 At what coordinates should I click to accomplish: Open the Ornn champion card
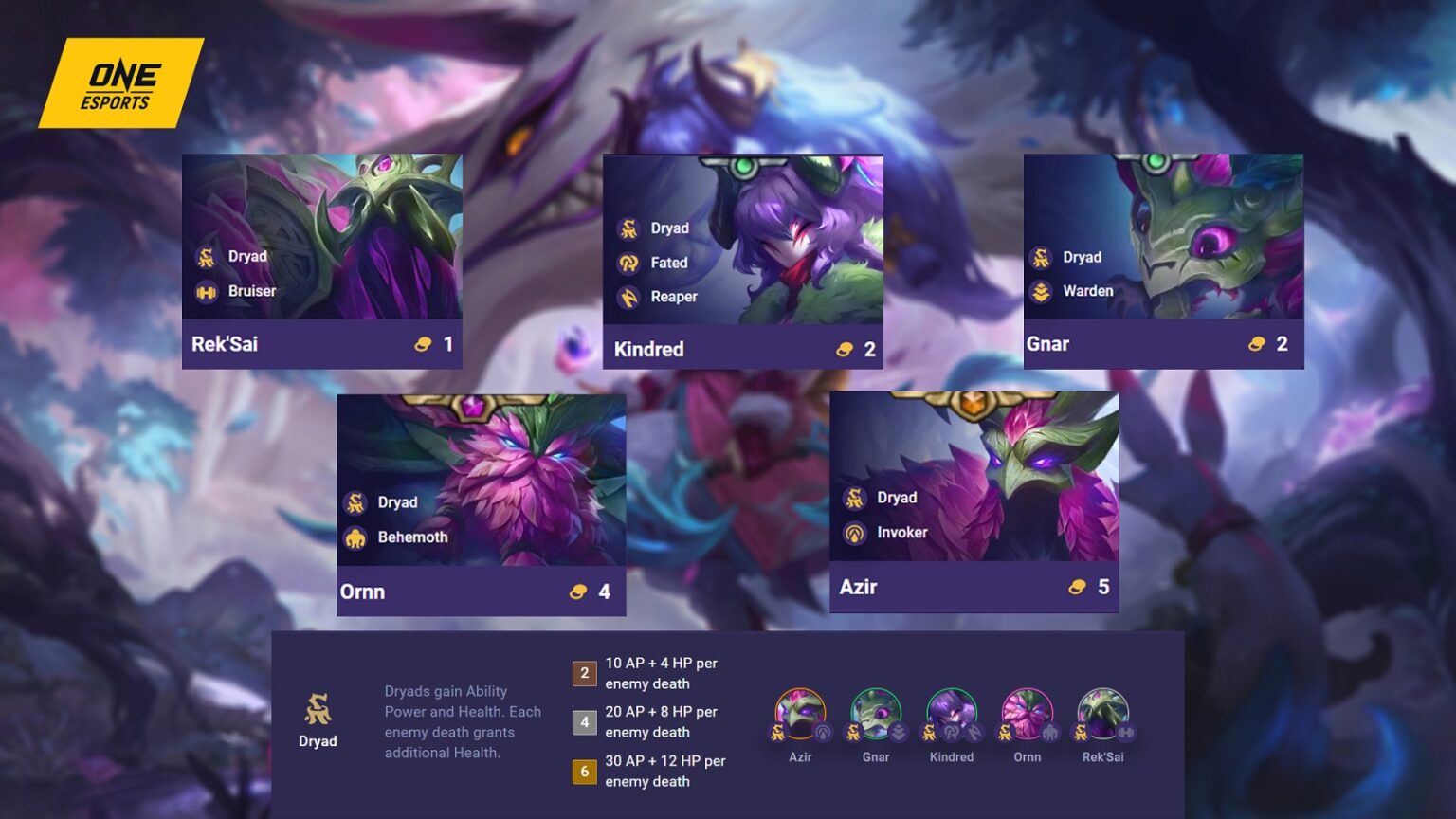point(481,504)
